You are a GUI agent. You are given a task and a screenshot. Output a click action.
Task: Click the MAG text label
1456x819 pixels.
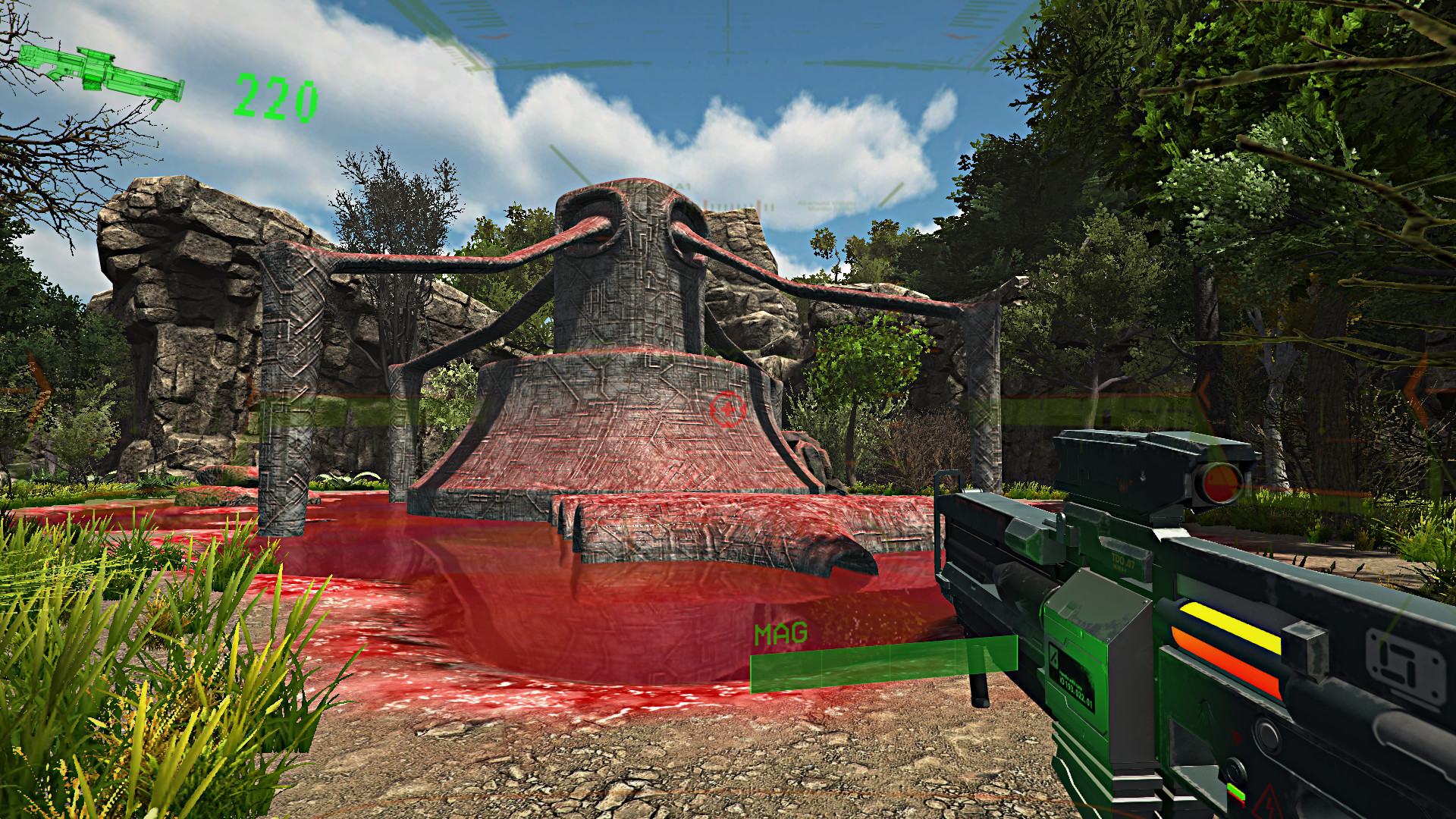pyautogui.click(x=781, y=633)
